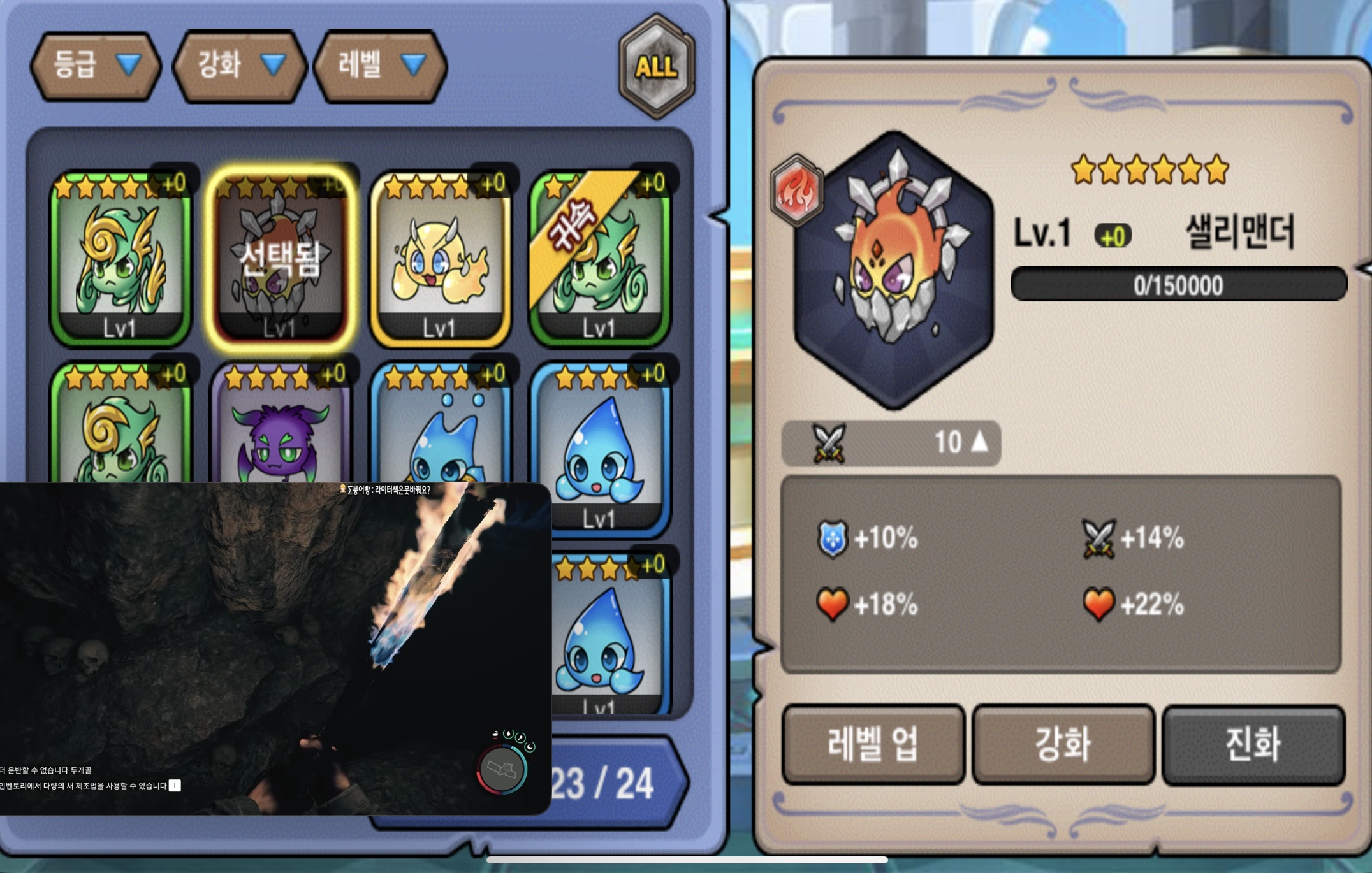Select the blue water pet with bubbles
Viewport: 1372px width, 873px height.
[440, 427]
